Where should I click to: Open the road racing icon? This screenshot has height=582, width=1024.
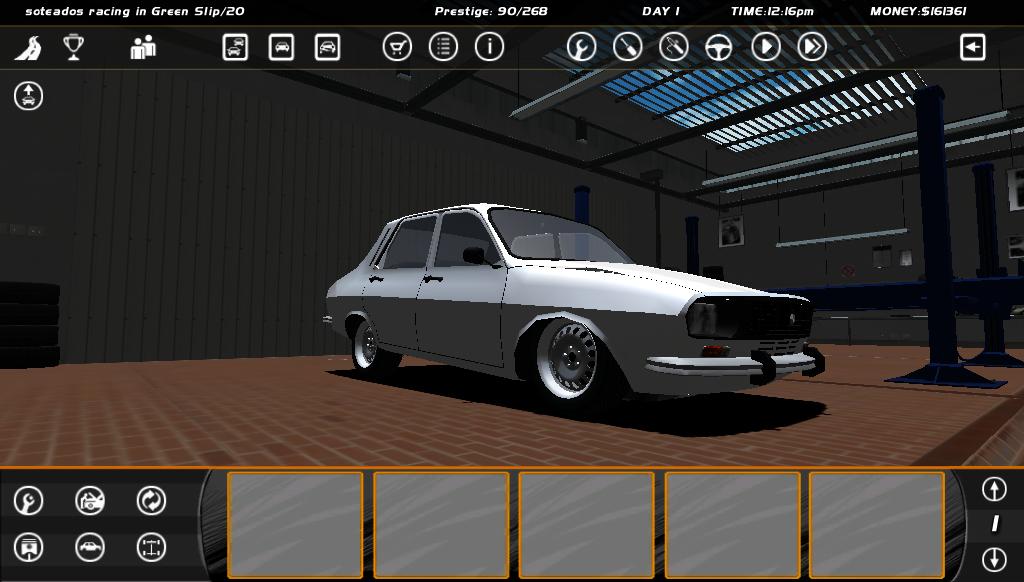click(x=28, y=47)
